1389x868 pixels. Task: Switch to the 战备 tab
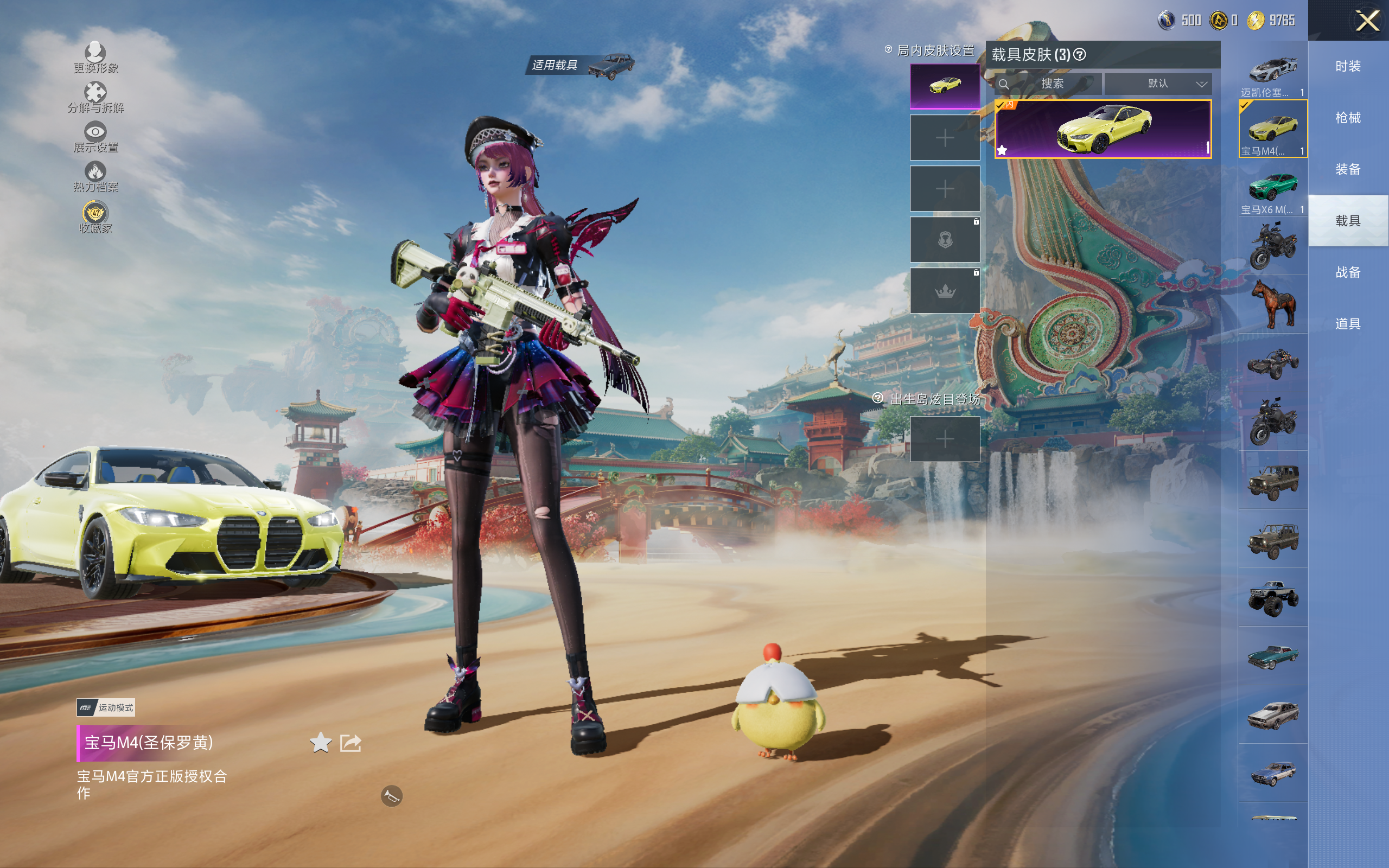point(1348,272)
